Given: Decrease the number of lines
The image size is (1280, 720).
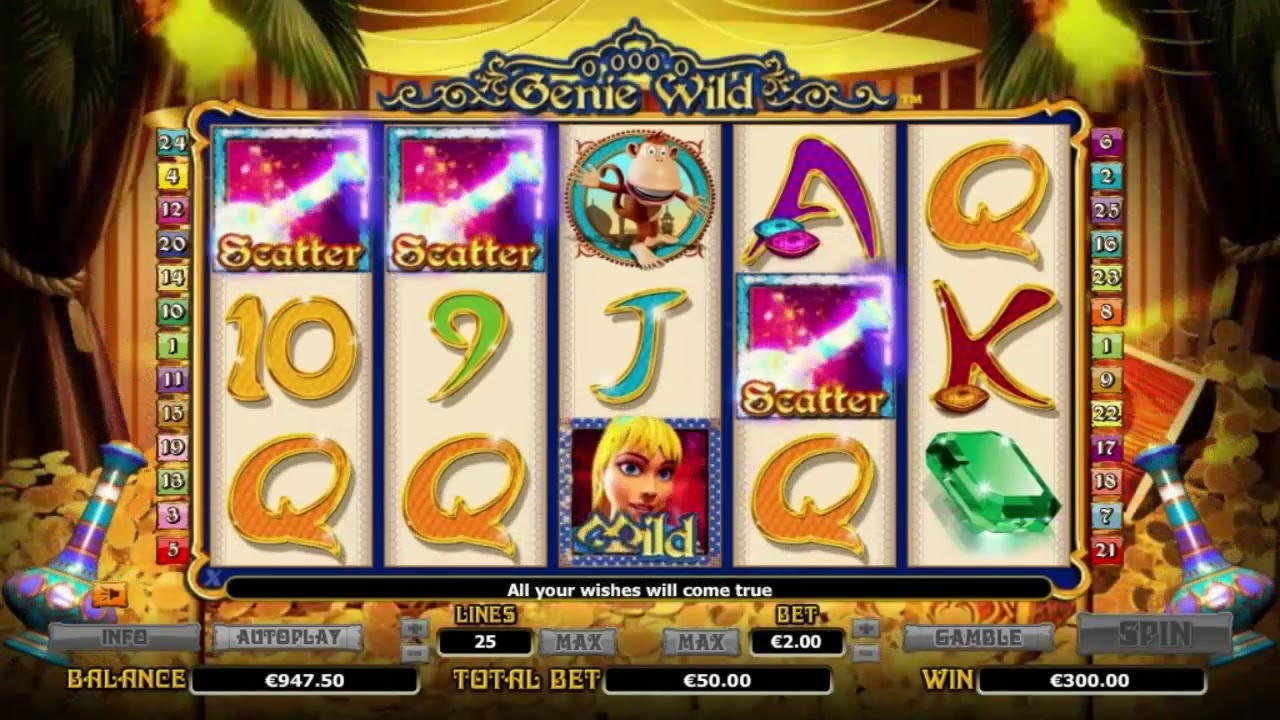Looking at the screenshot, I should [x=415, y=651].
